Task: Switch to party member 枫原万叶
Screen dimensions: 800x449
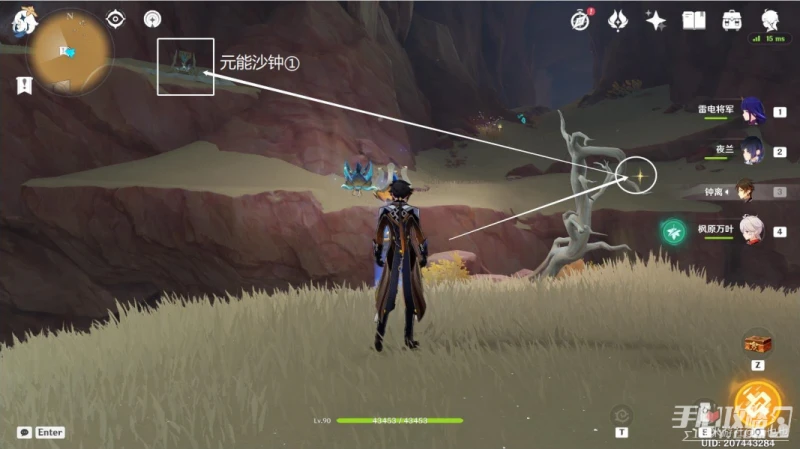Action: point(752,231)
